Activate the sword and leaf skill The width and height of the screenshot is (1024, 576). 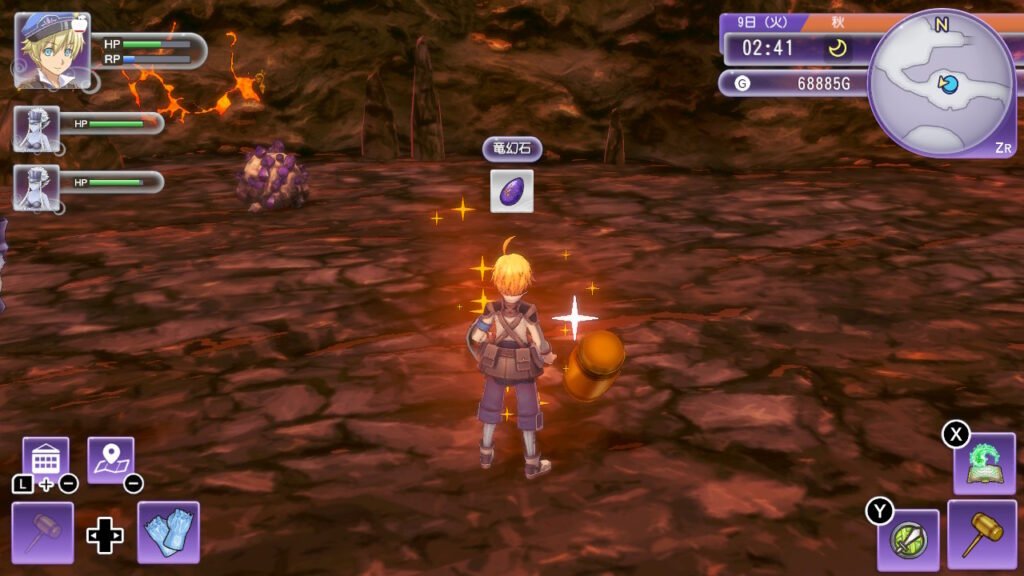coord(908,540)
